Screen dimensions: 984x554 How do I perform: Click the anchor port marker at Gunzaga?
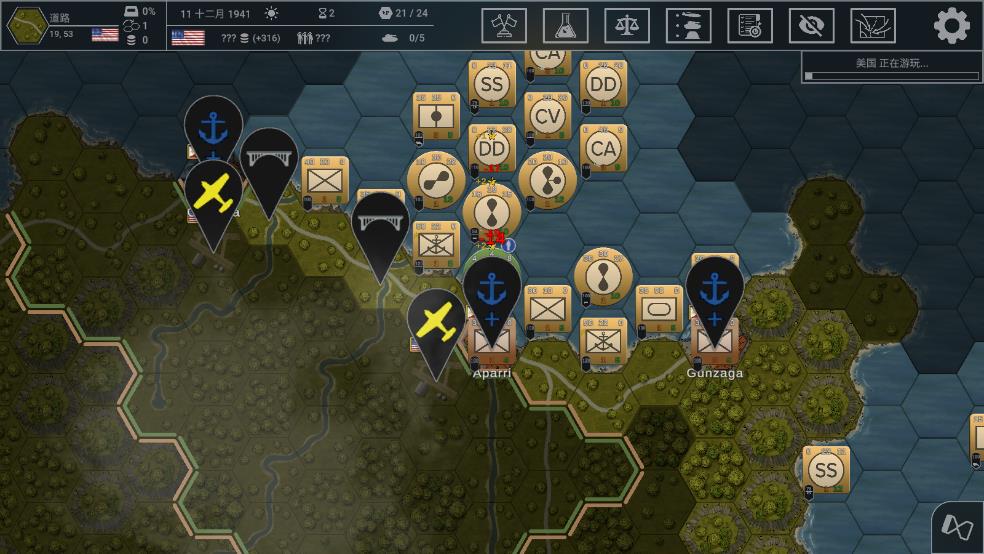[715, 292]
